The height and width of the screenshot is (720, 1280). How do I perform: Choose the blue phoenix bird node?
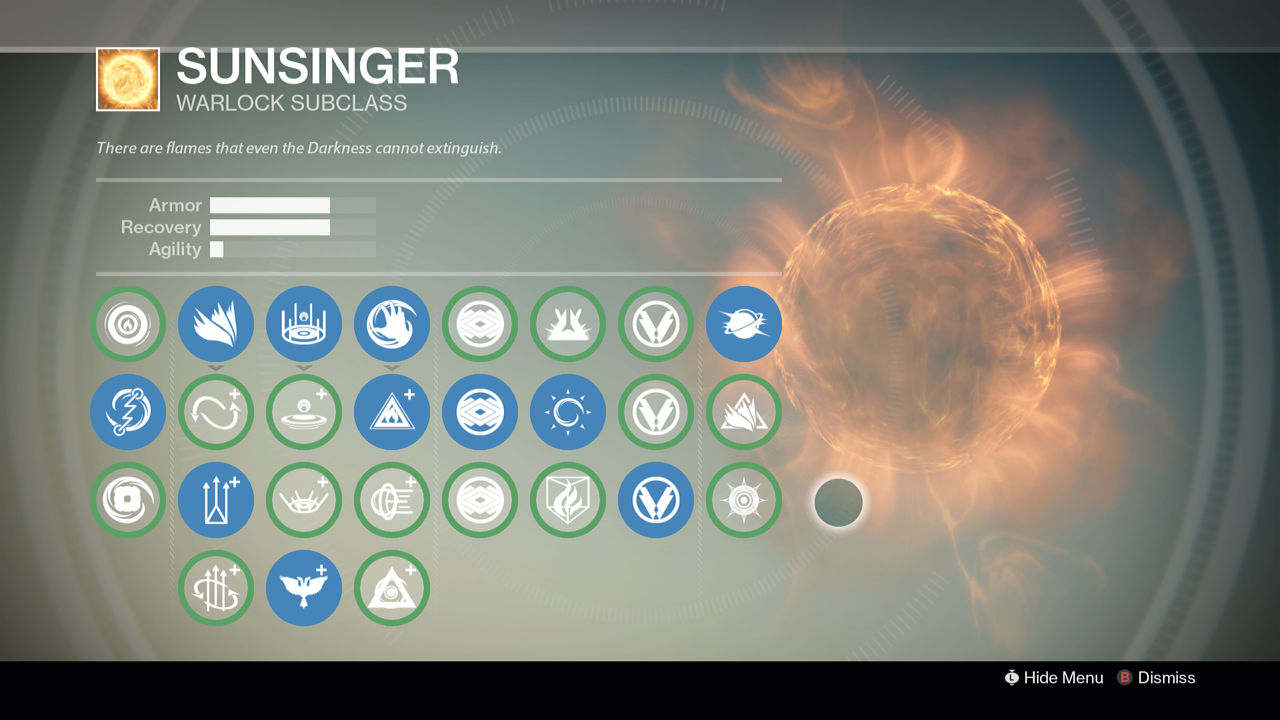(304, 588)
